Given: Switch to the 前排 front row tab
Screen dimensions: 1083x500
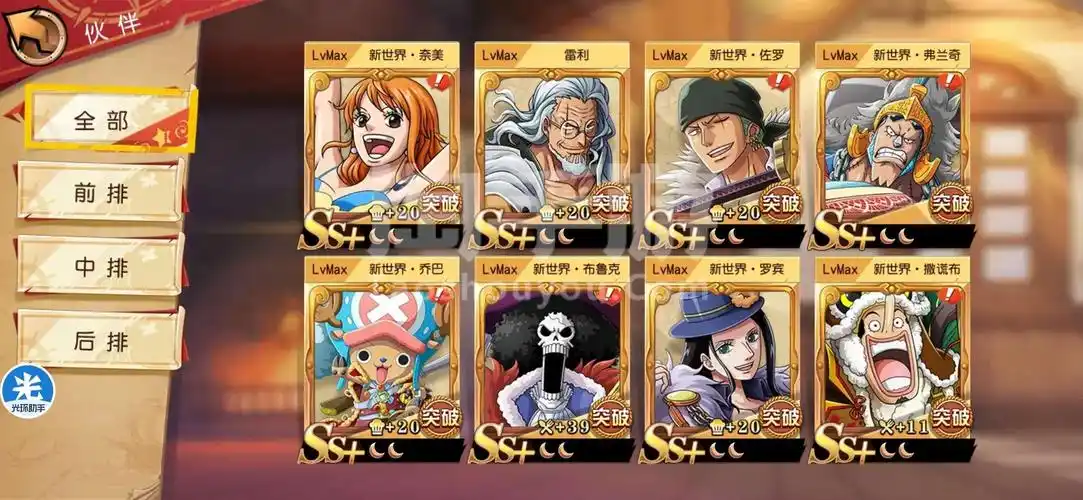Looking at the screenshot, I should [x=101, y=192].
